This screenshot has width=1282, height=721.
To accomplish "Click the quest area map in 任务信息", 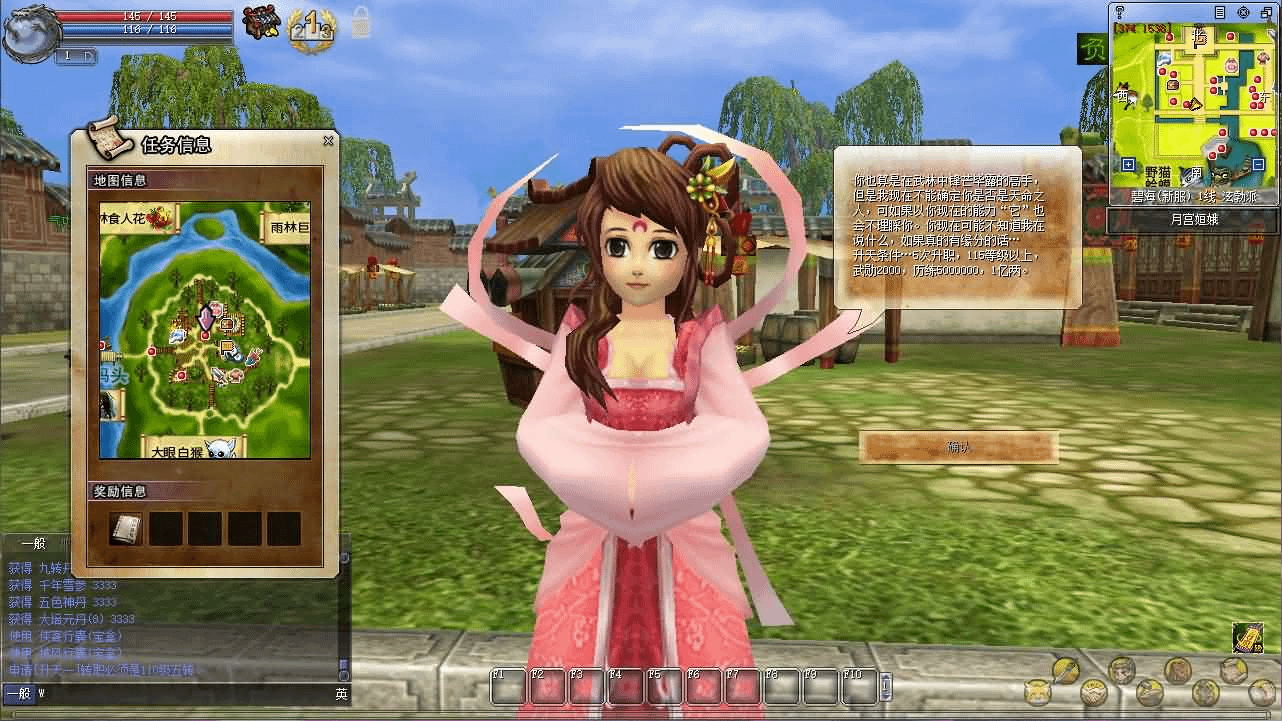I will (x=204, y=329).
